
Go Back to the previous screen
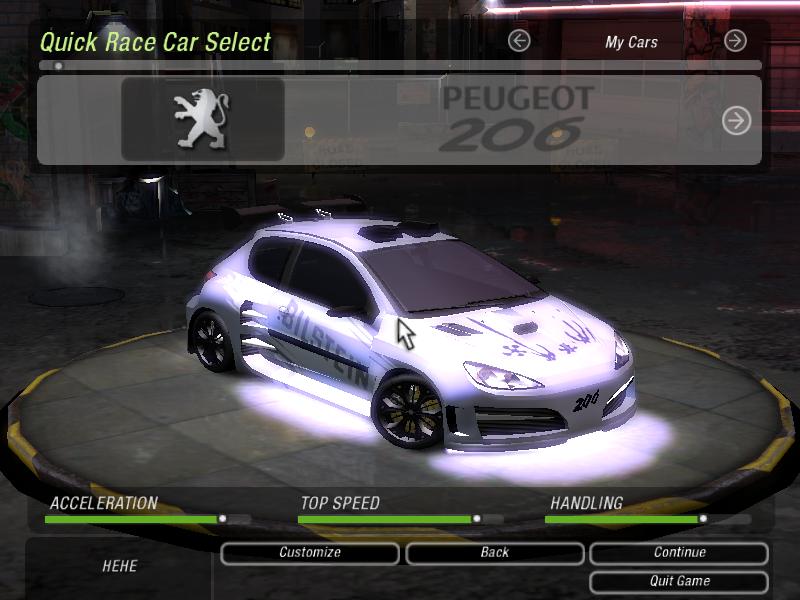click(x=494, y=553)
